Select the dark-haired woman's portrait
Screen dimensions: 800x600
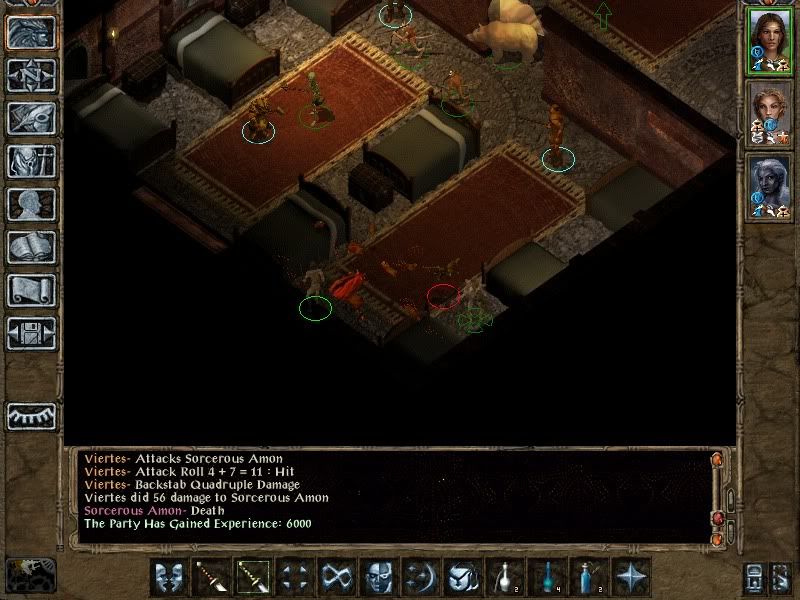pos(769,41)
